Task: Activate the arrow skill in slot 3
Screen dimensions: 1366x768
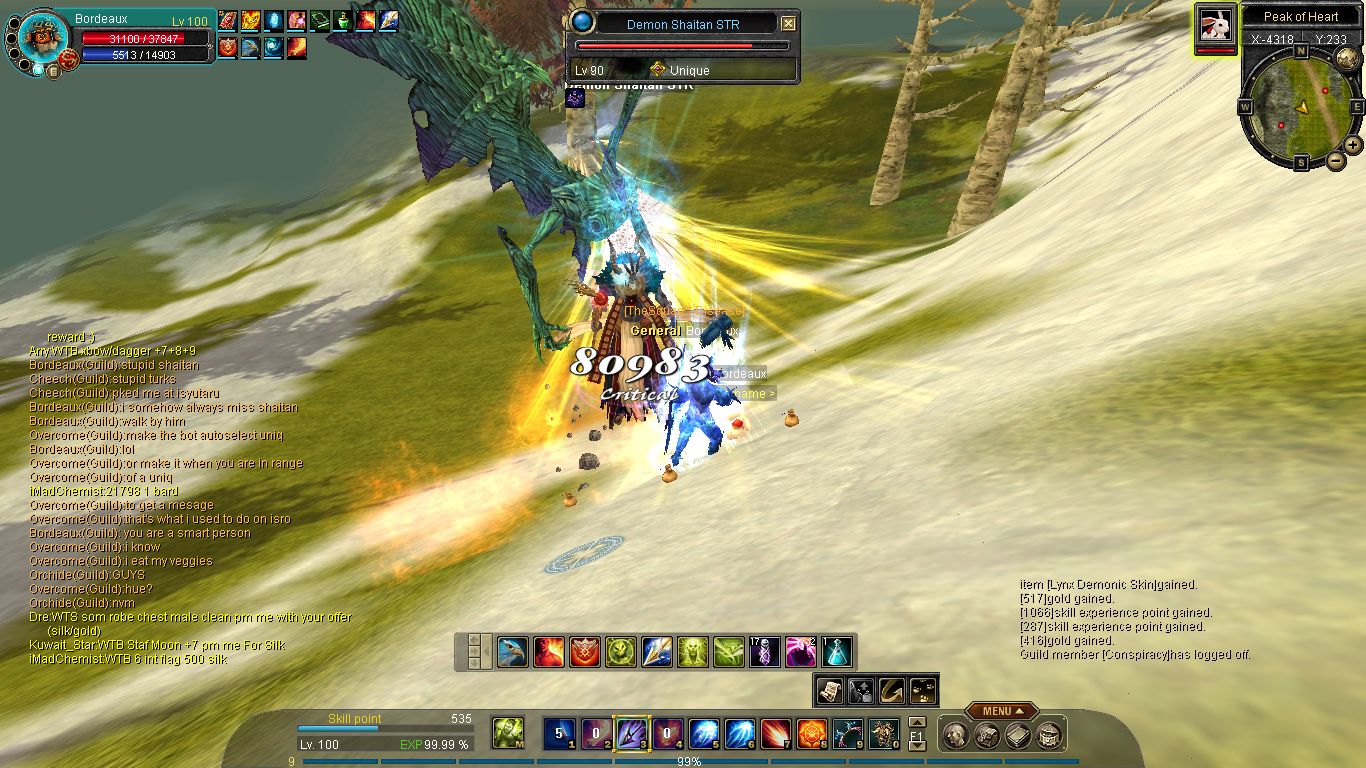Action: pyautogui.click(x=631, y=733)
